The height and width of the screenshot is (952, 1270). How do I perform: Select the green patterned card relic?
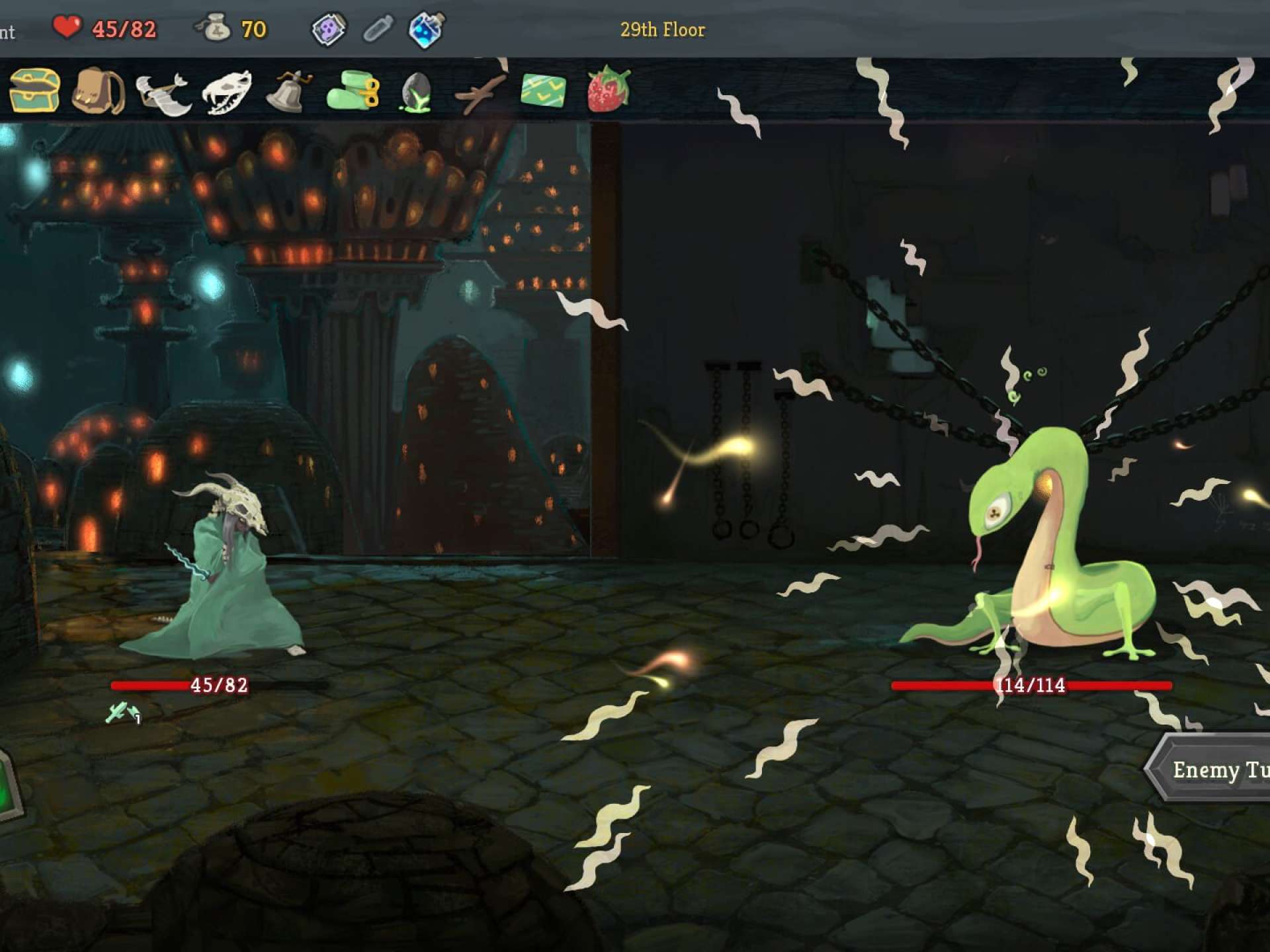pyautogui.click(x=543, y=91)
